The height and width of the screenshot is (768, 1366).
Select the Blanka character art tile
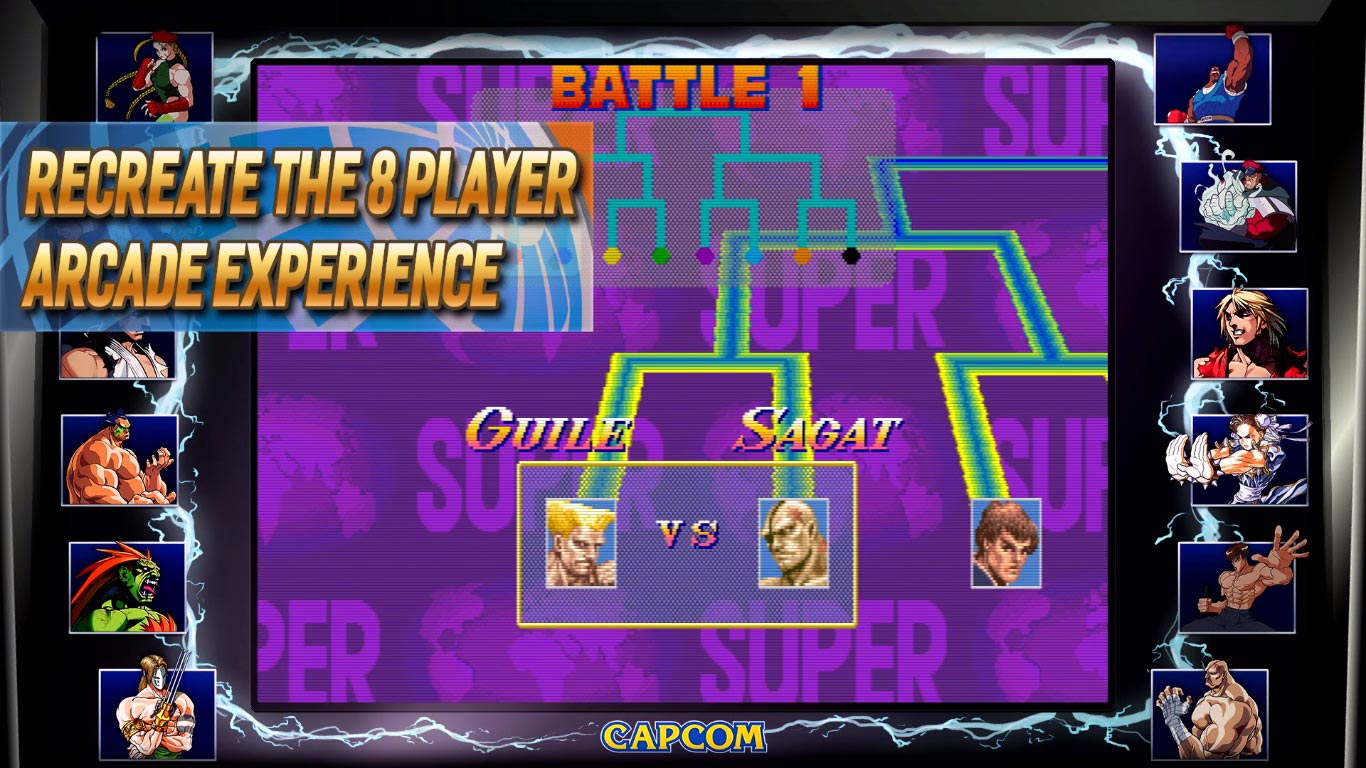[127, 588]
